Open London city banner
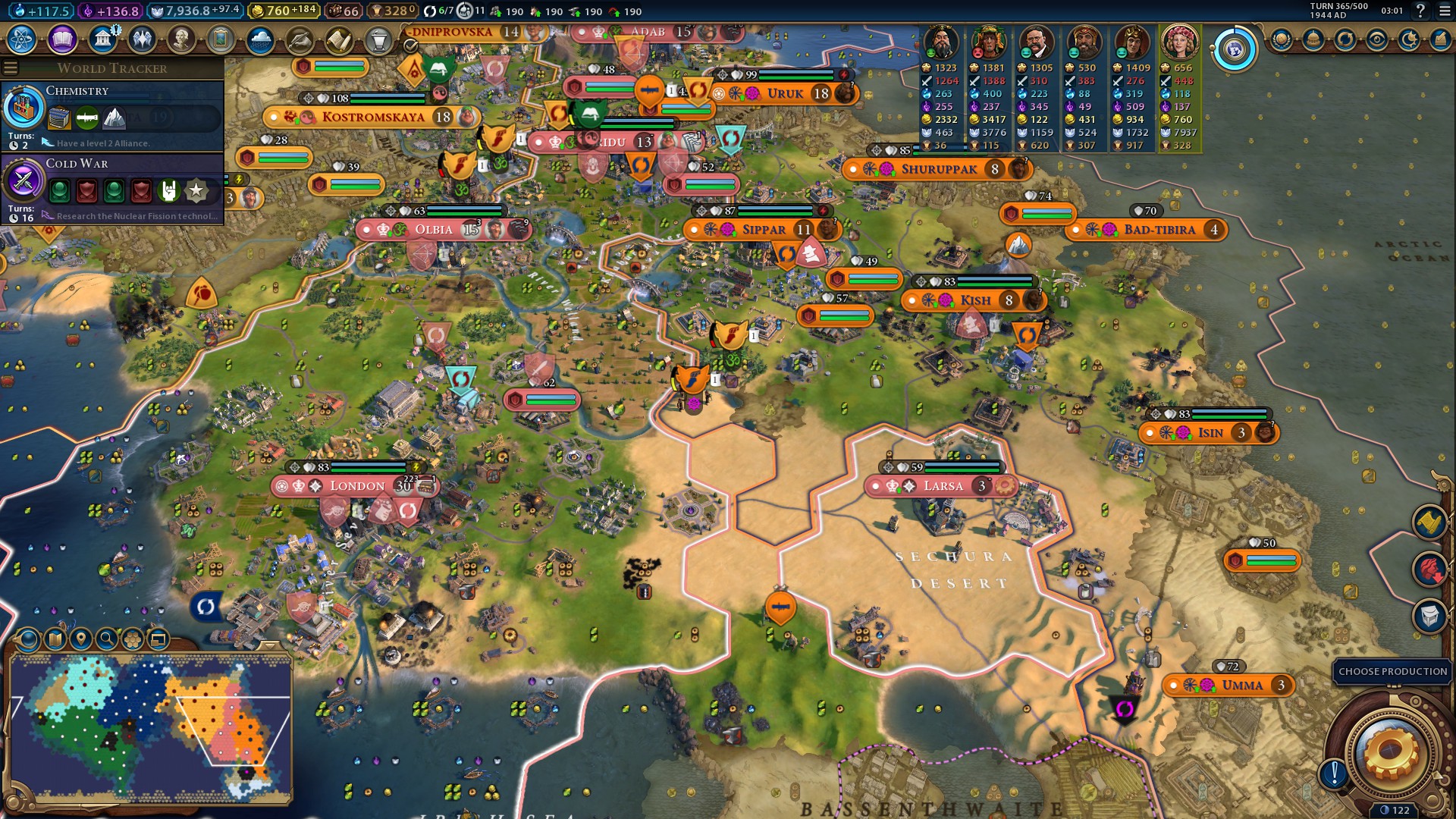The height and width of the screenshot is (819, 1456). (x=356, y=486)
